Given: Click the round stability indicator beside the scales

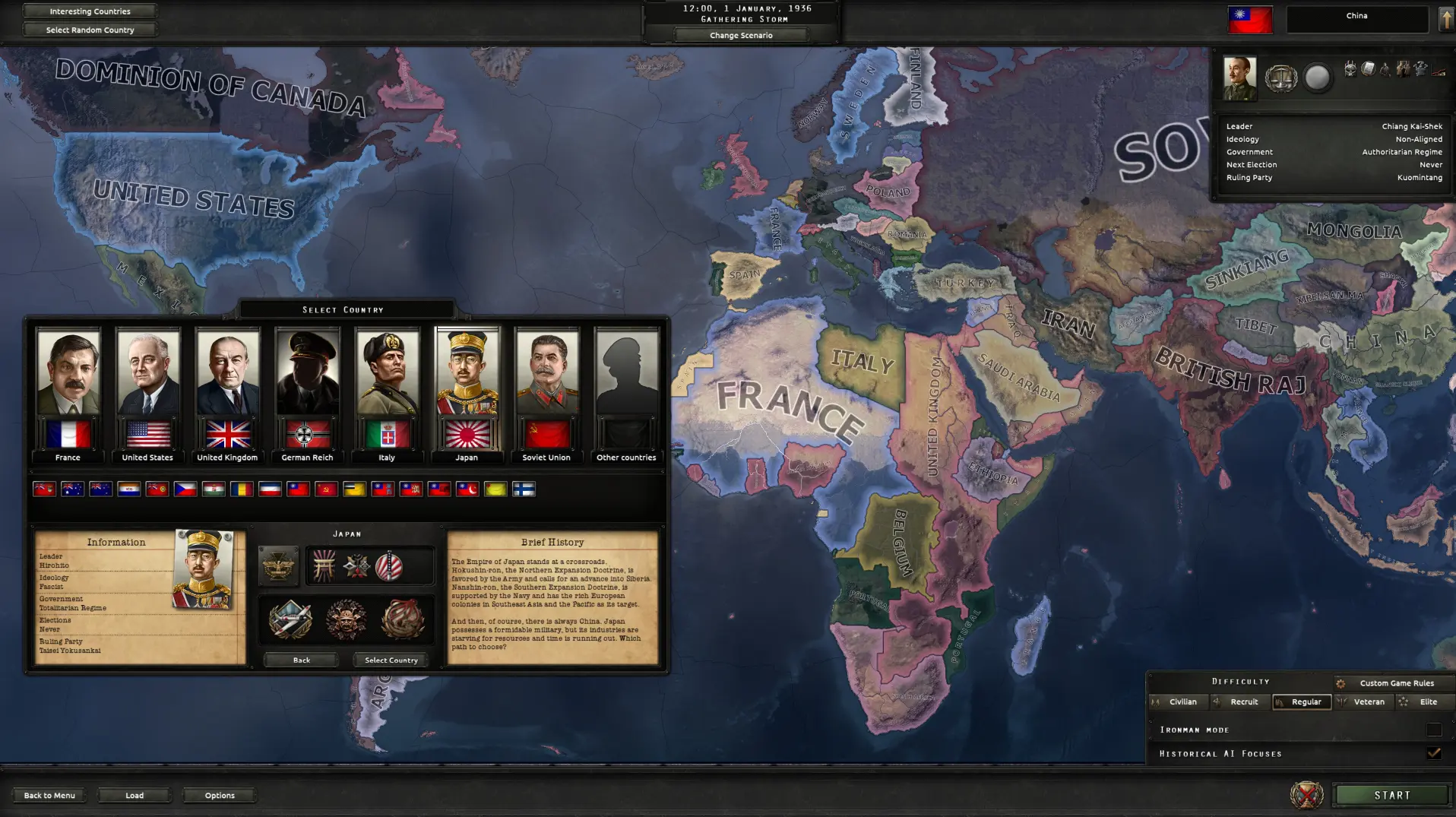Looking at the screenshot, I should (x=1318, y=76).
